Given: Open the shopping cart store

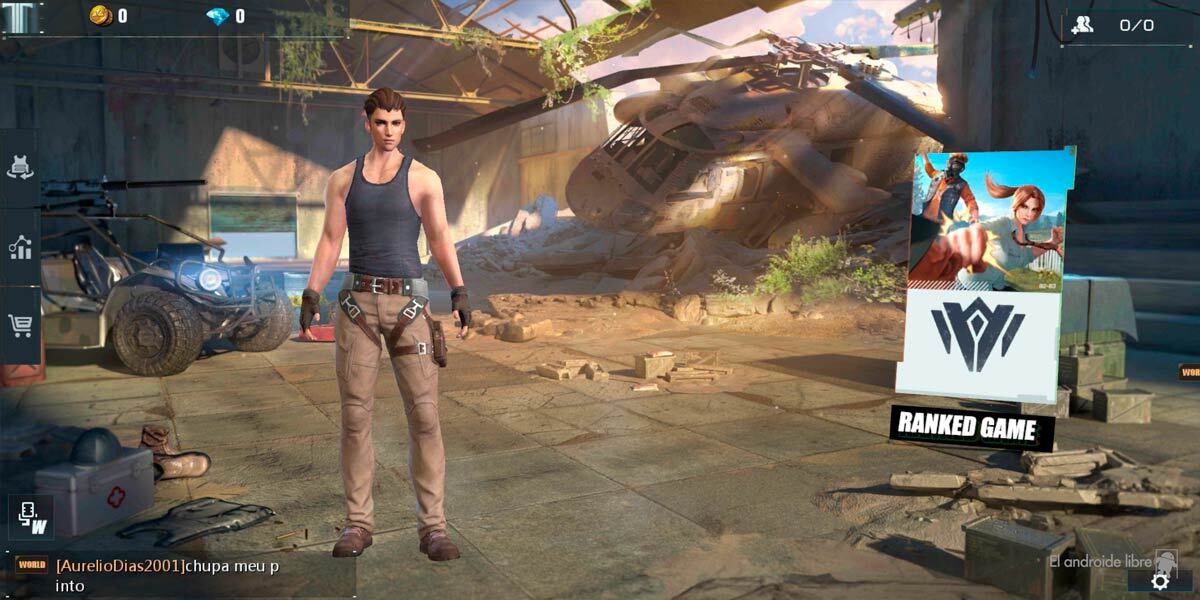Looking at the screenshot, I should [x=20, y=324].
